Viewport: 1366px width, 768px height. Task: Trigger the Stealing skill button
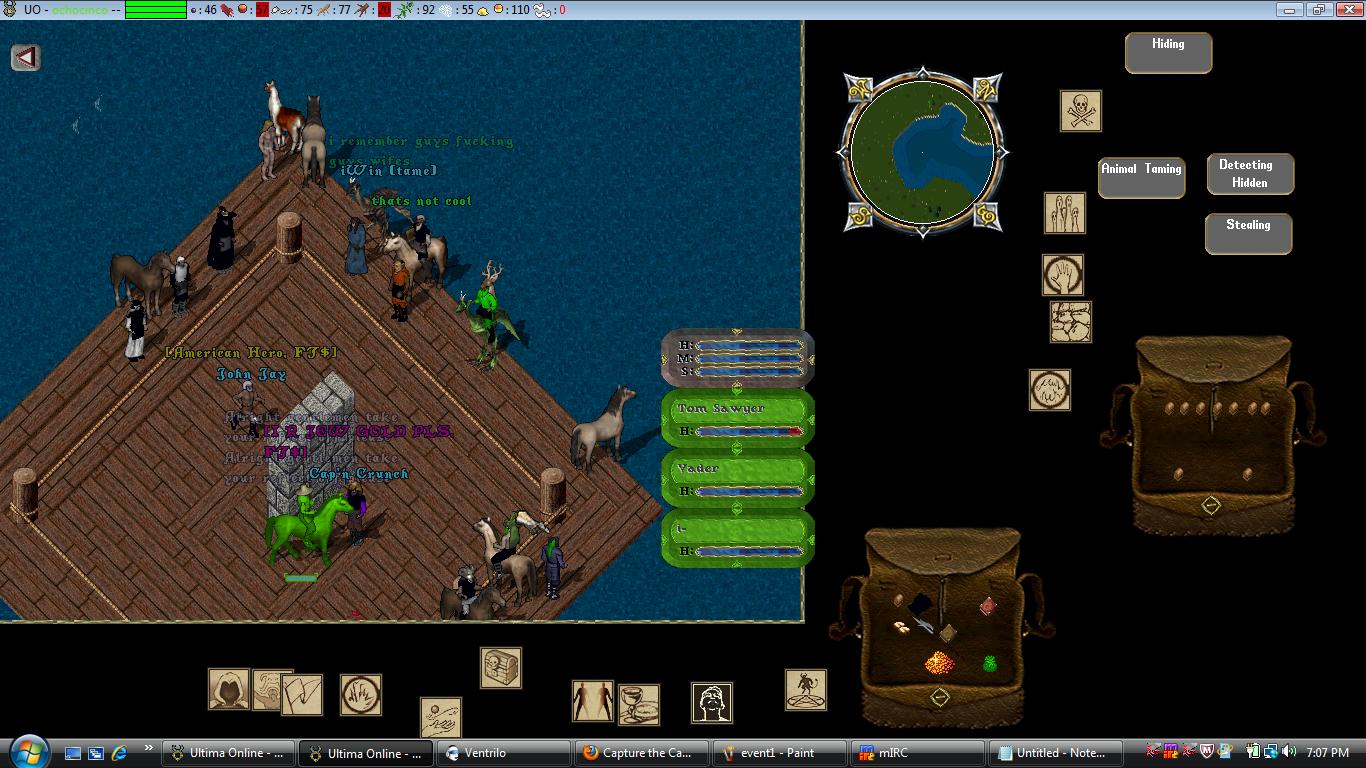(1248, 233)
